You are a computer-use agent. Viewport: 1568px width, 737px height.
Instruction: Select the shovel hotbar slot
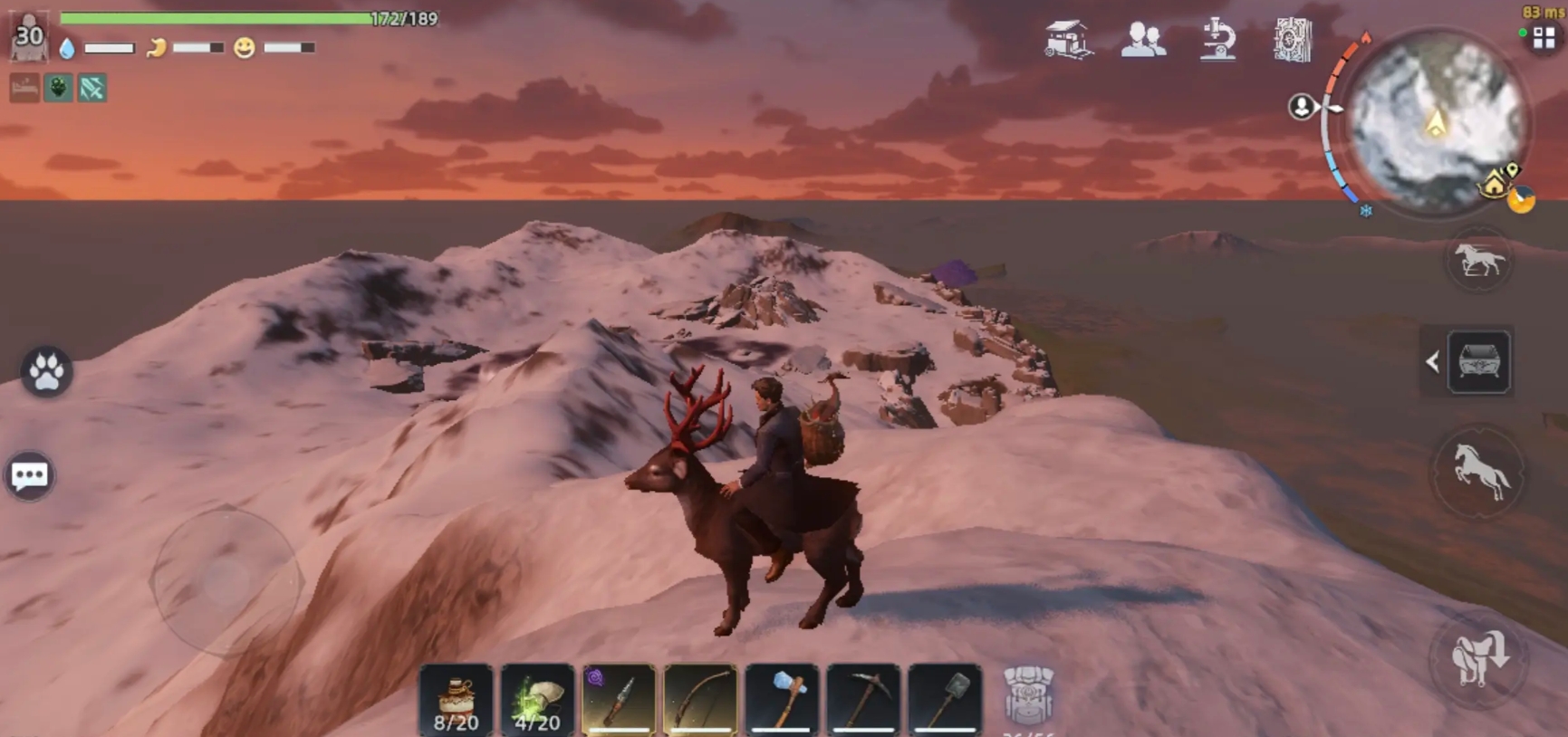945,700
